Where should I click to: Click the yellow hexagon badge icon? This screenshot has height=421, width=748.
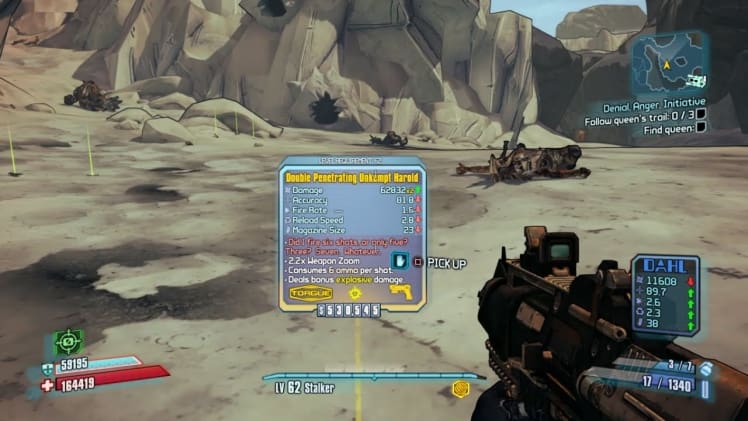[x=462, y=388]
